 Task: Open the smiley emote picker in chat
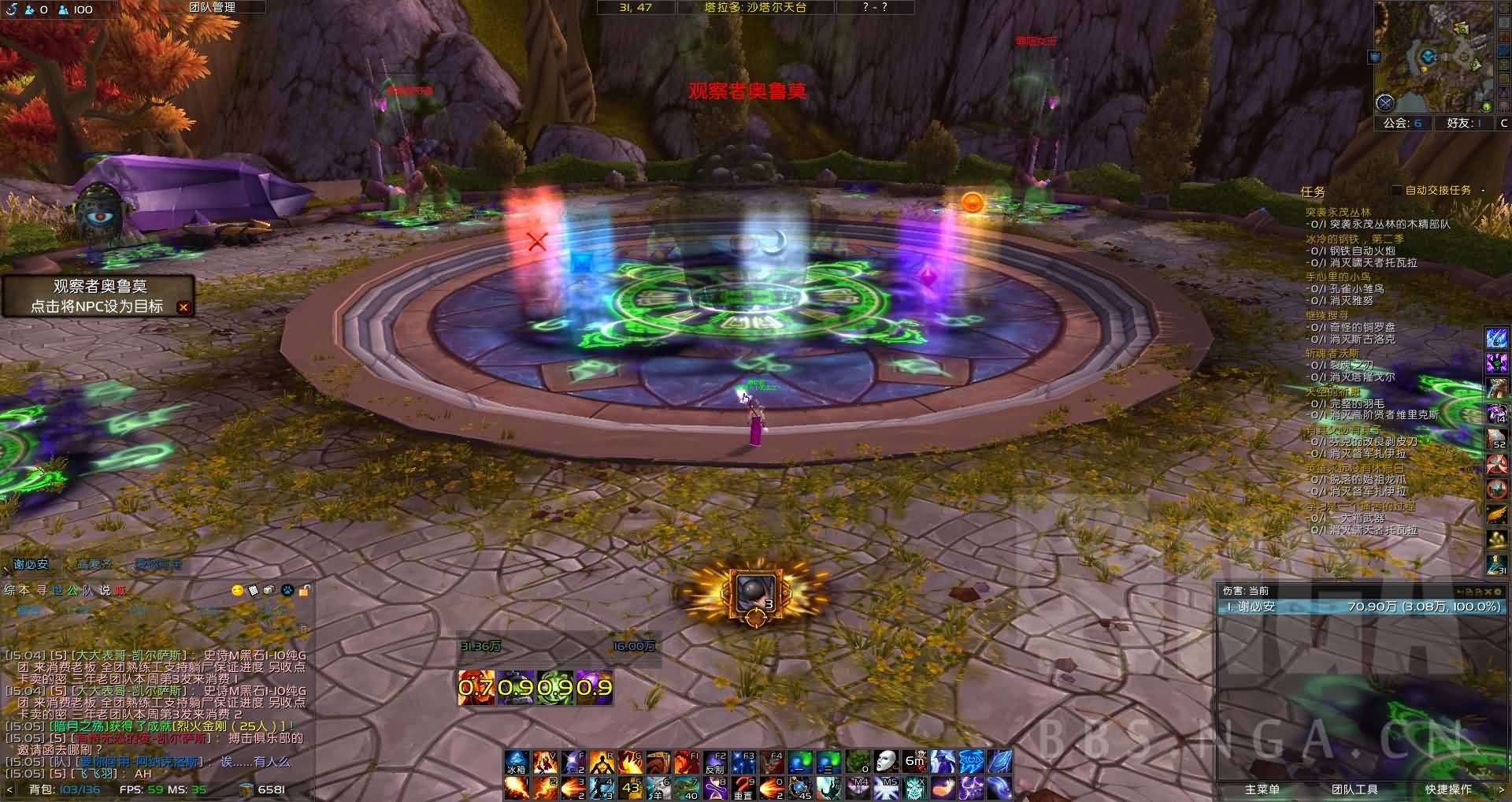[x=237, y=590]
